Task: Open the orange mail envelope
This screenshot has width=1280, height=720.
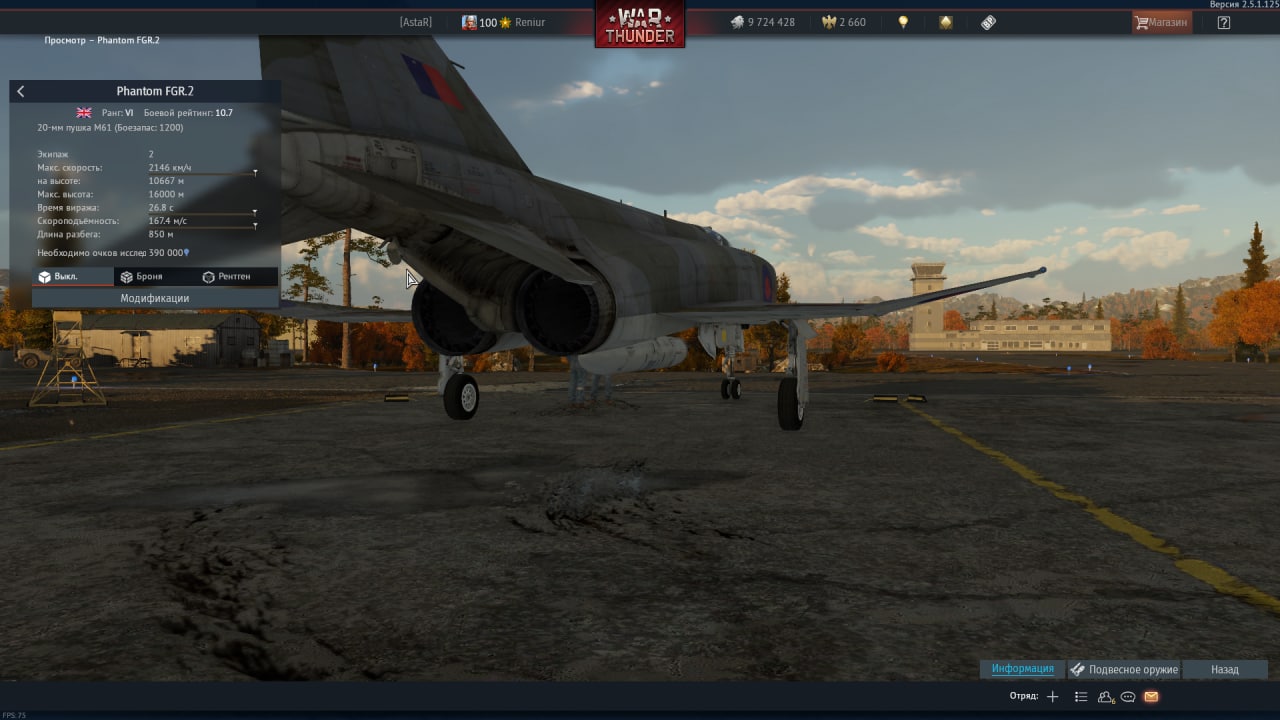Action: coord(1151,696)
